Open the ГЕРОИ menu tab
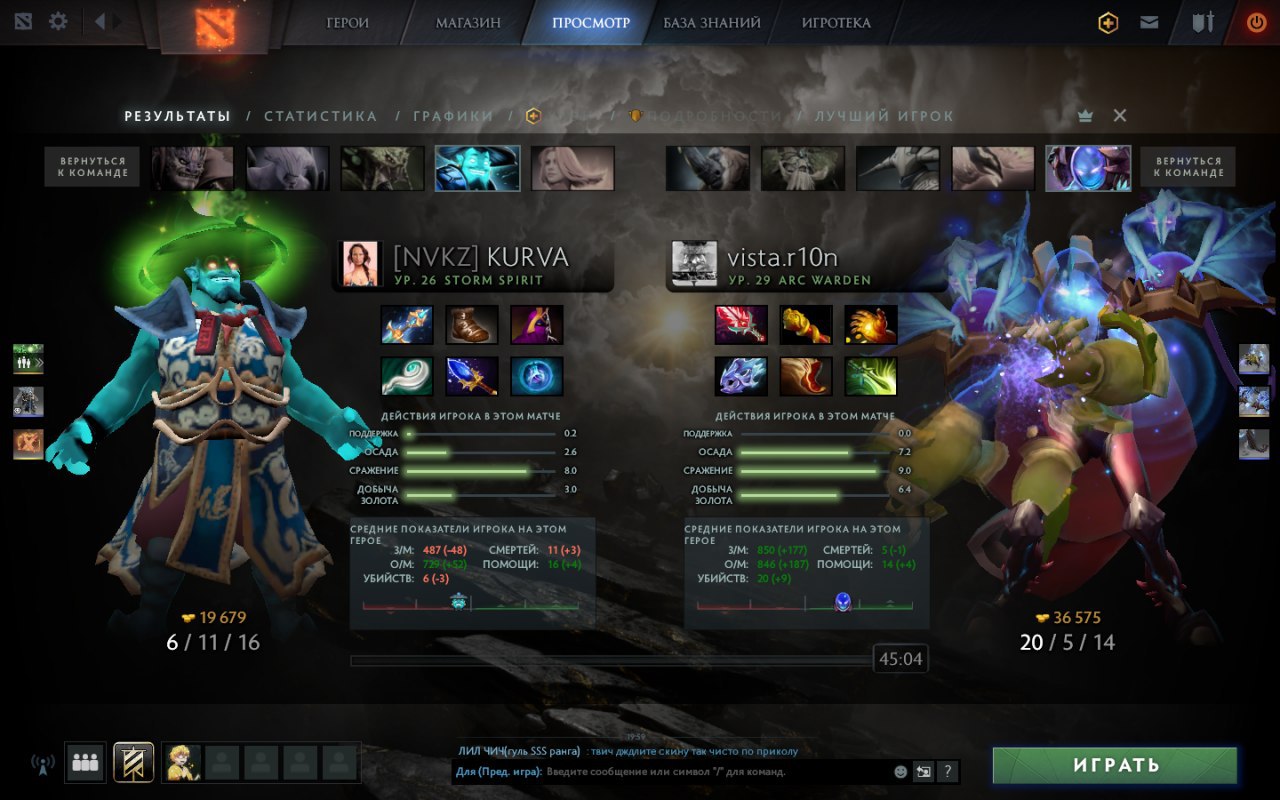1280x800 pixels. coord(347,23)
